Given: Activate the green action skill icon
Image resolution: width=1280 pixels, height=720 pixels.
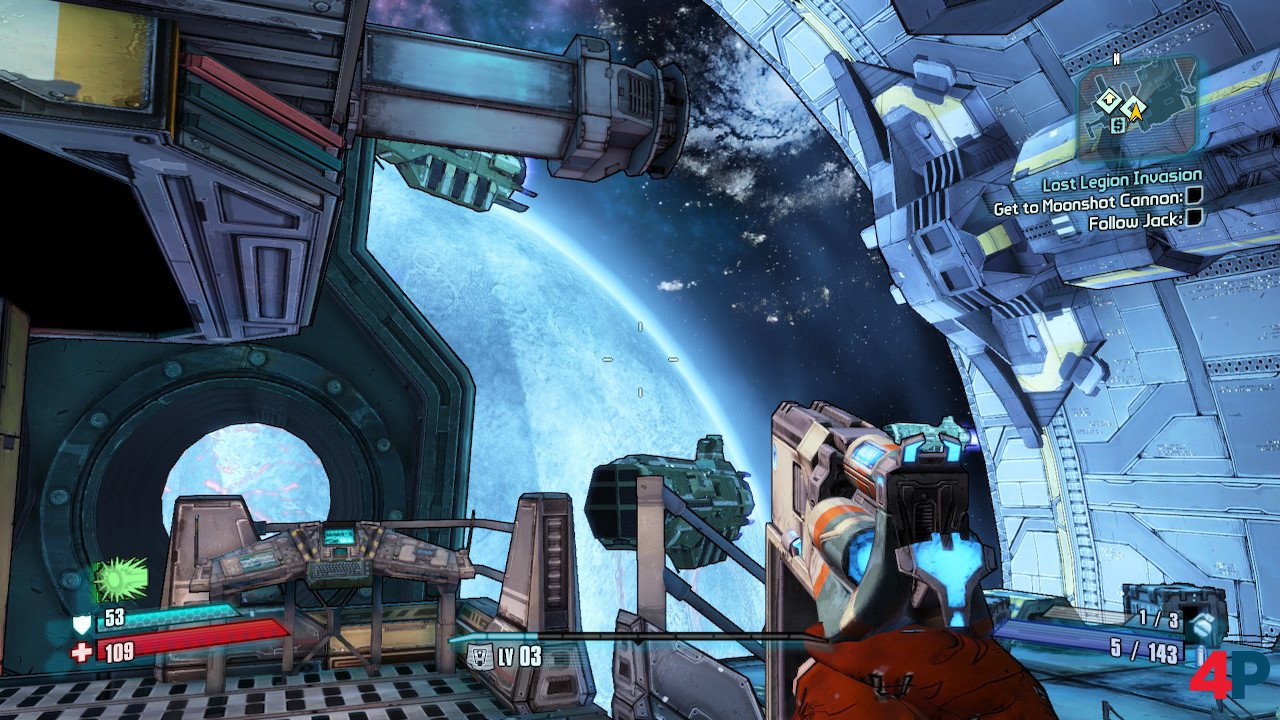Looking at the screenshot, I should coord(120,579).
